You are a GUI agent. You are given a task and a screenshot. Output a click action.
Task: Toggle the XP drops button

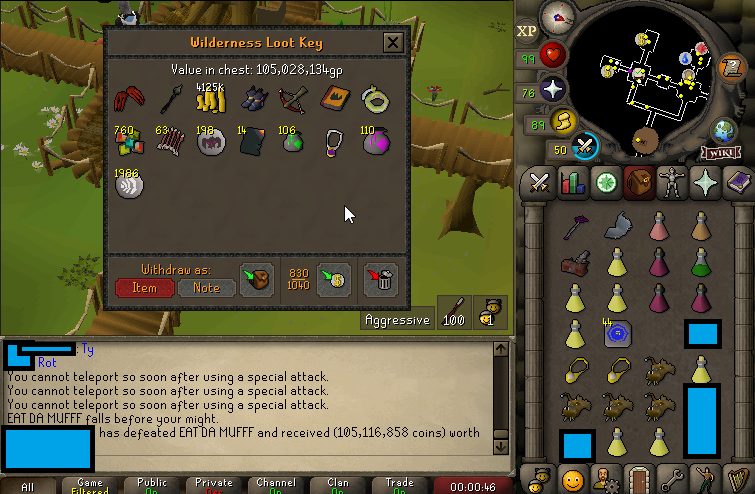(x=528, y=31)
